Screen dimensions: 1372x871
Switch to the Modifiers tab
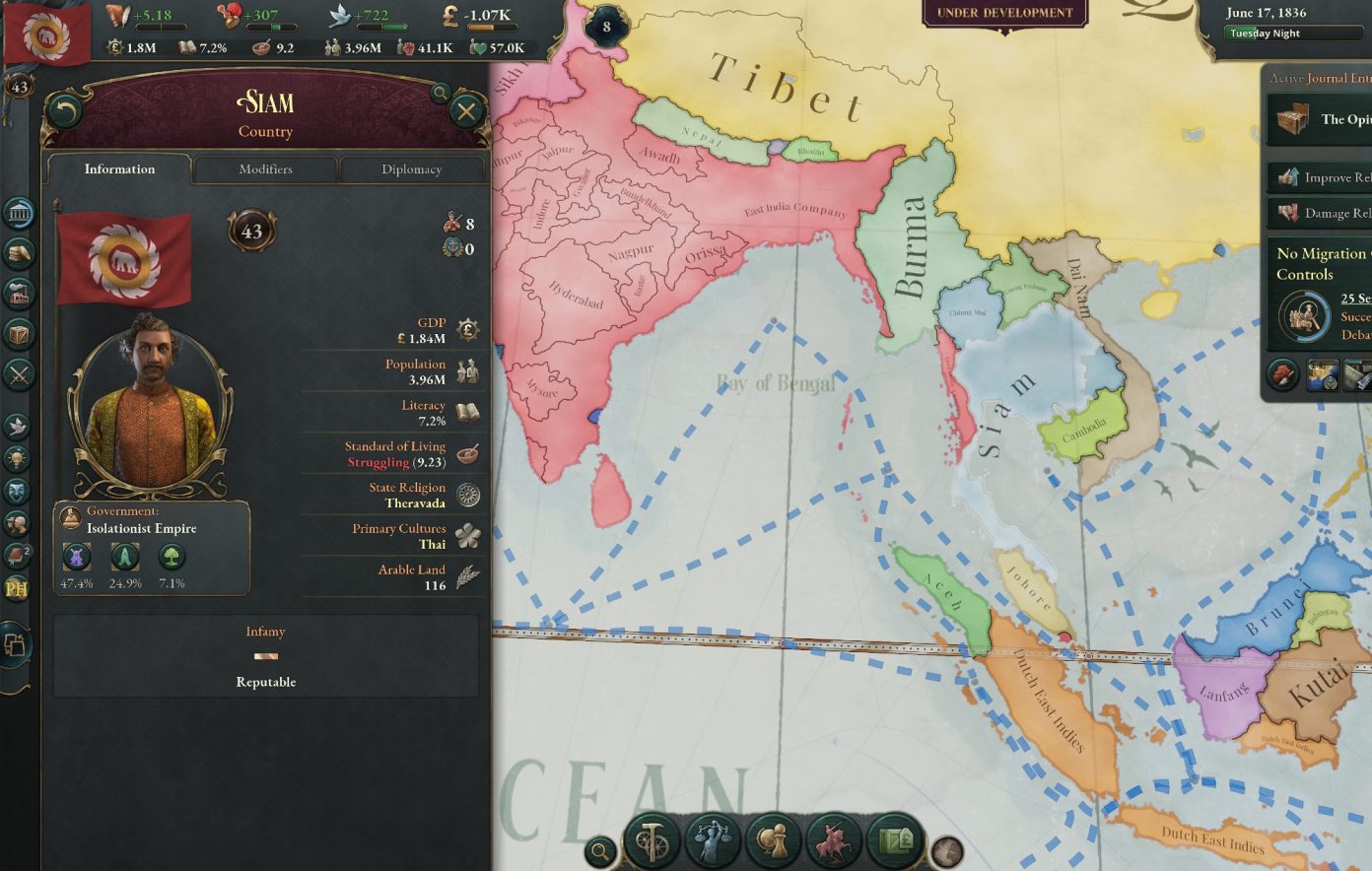coord(265,168)
